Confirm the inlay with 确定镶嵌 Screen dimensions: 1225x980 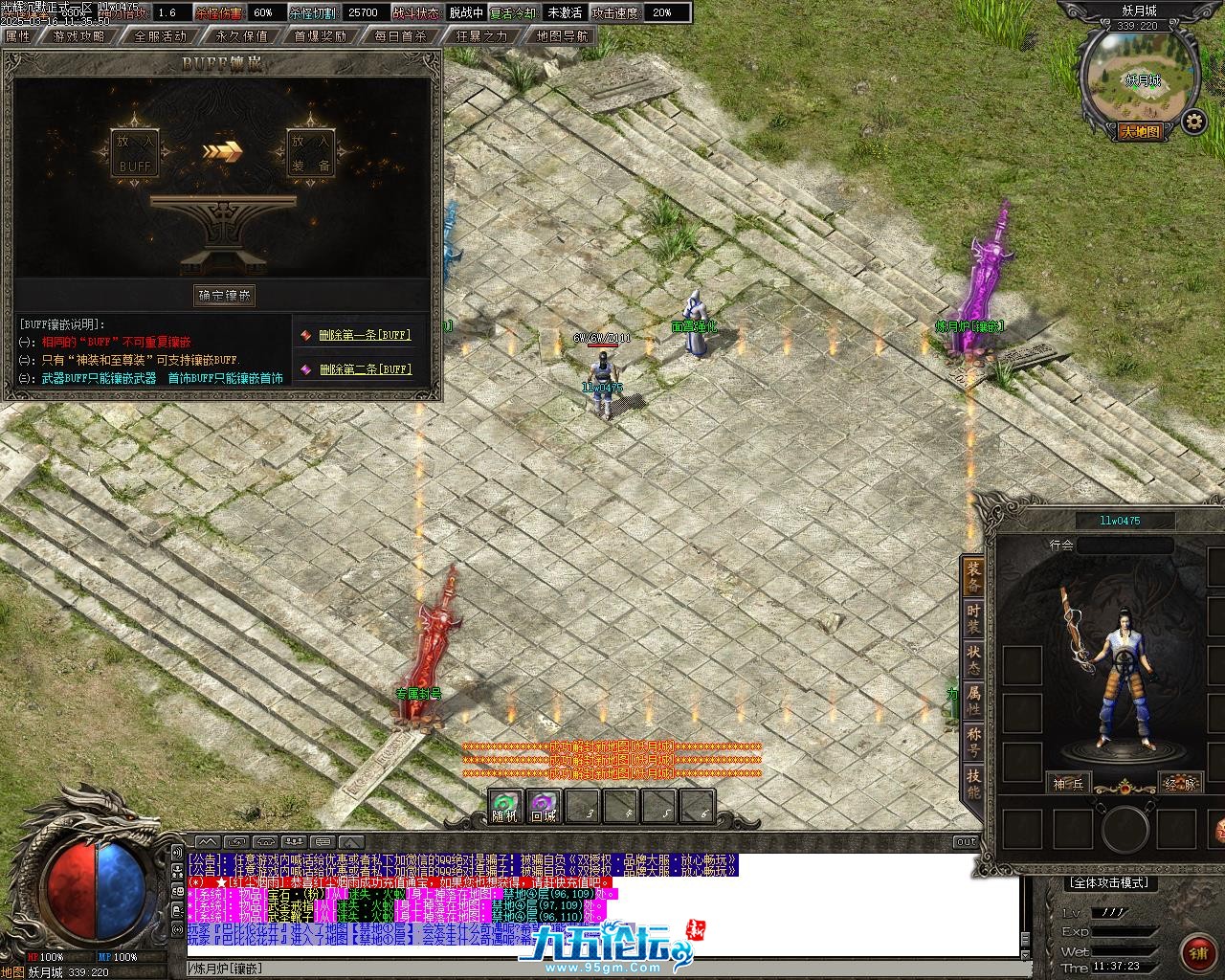click(225, 295)
